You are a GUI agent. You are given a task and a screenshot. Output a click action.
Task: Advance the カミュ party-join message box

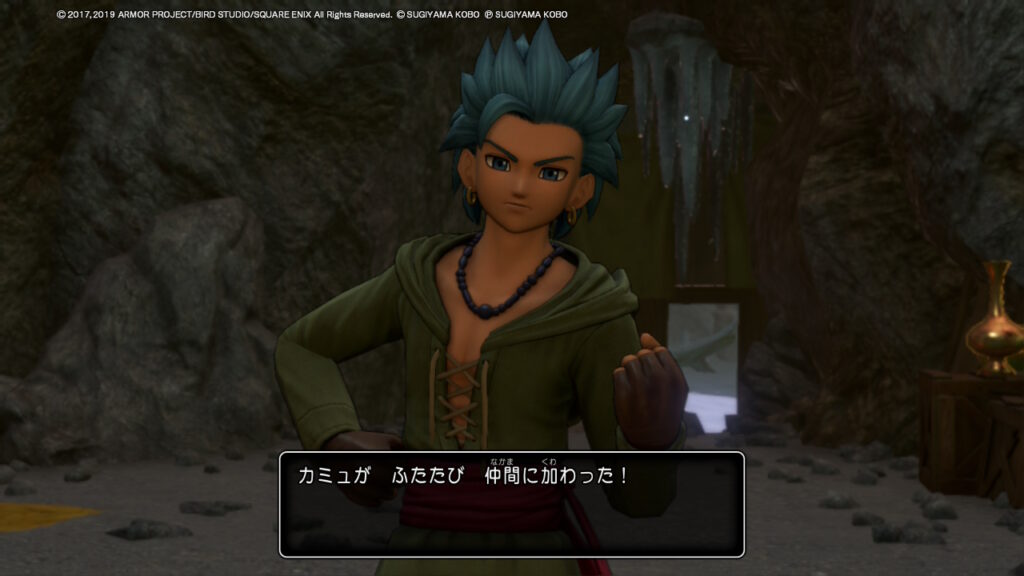pos(511,504)
